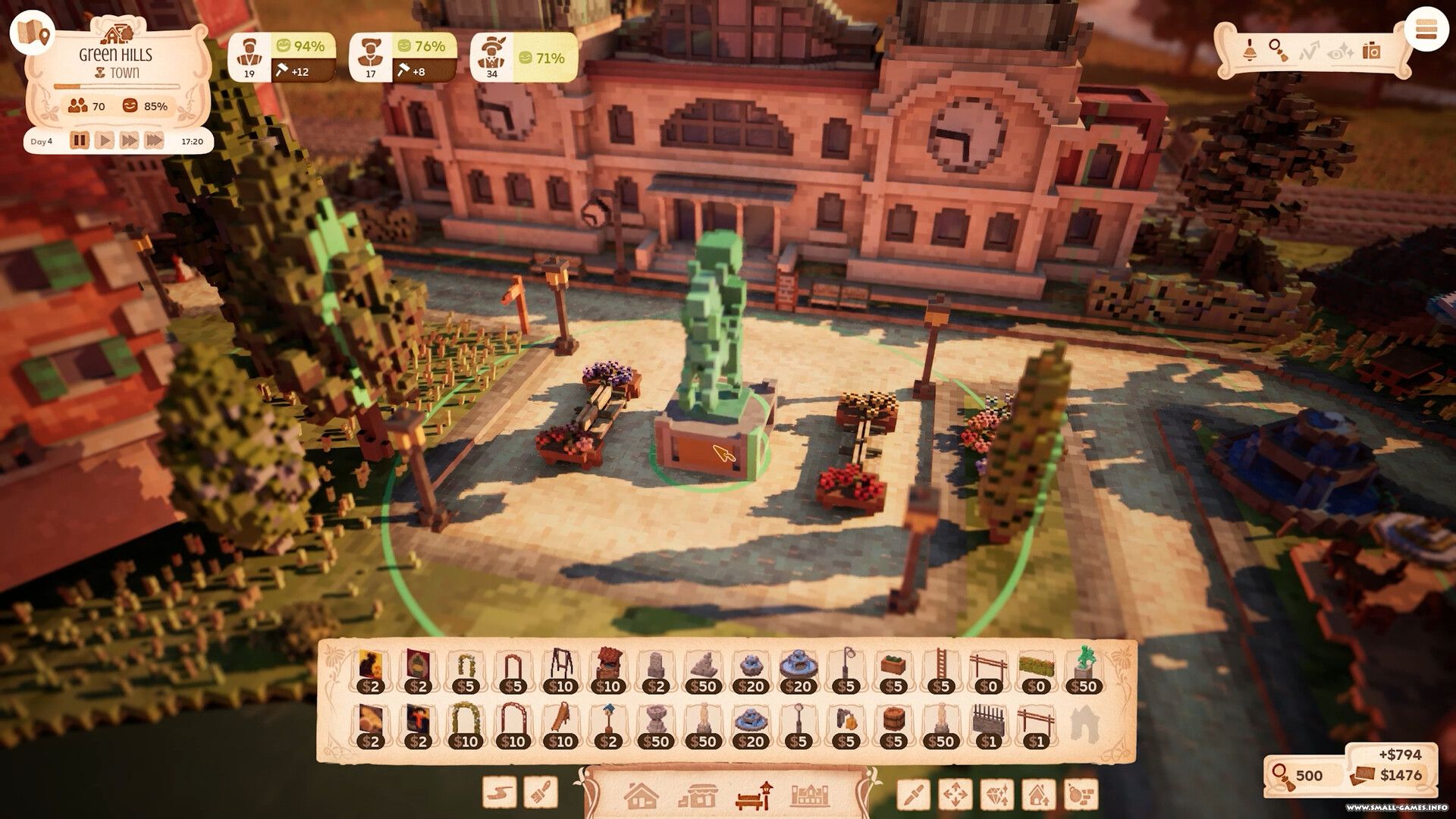Image resolution: width=1456 pixels, height=819 pixels.
Task: Choose the paintbrush tool
Action: (541, 794)
